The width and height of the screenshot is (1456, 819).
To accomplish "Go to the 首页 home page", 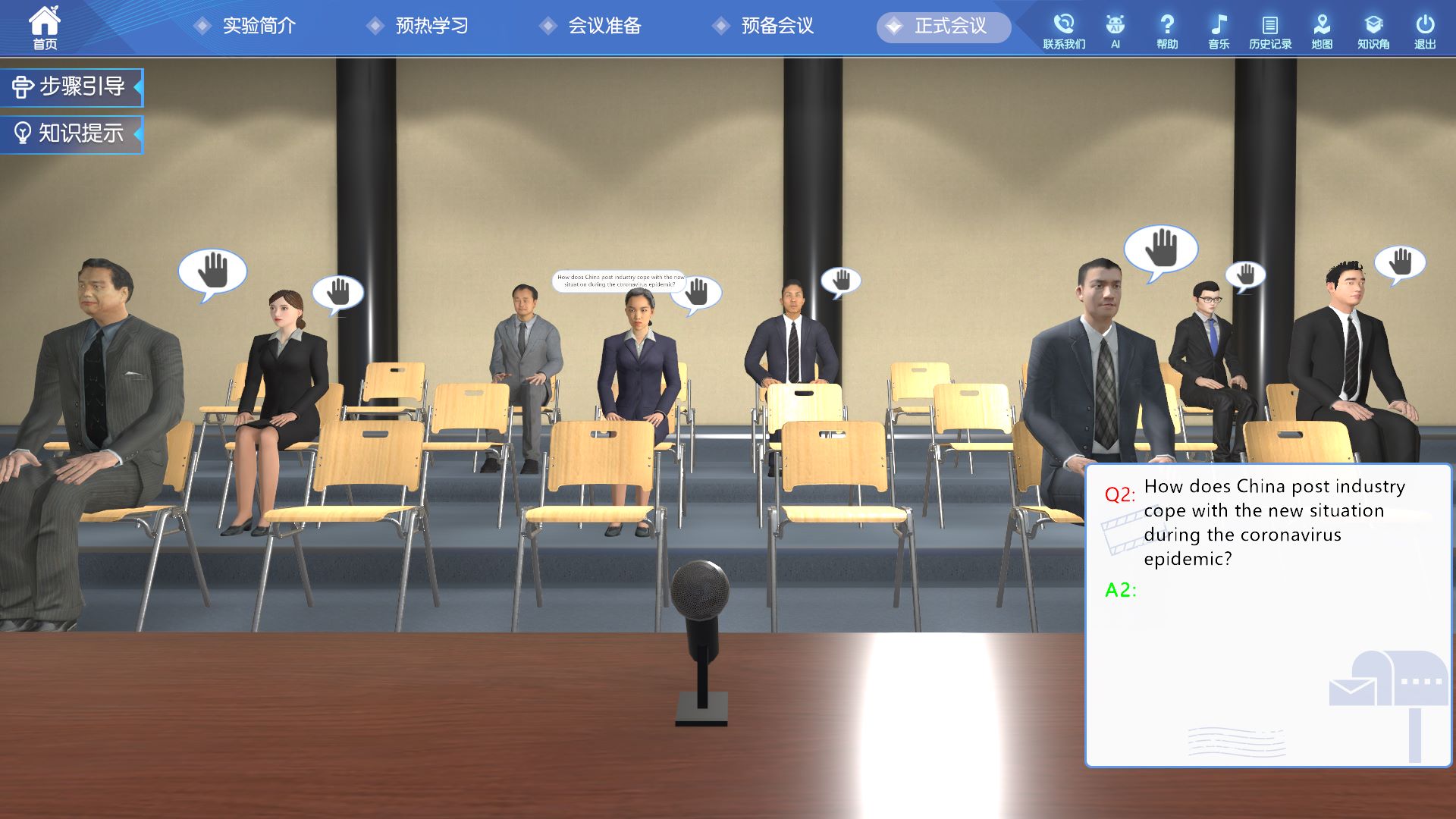I will coord(45,28).
